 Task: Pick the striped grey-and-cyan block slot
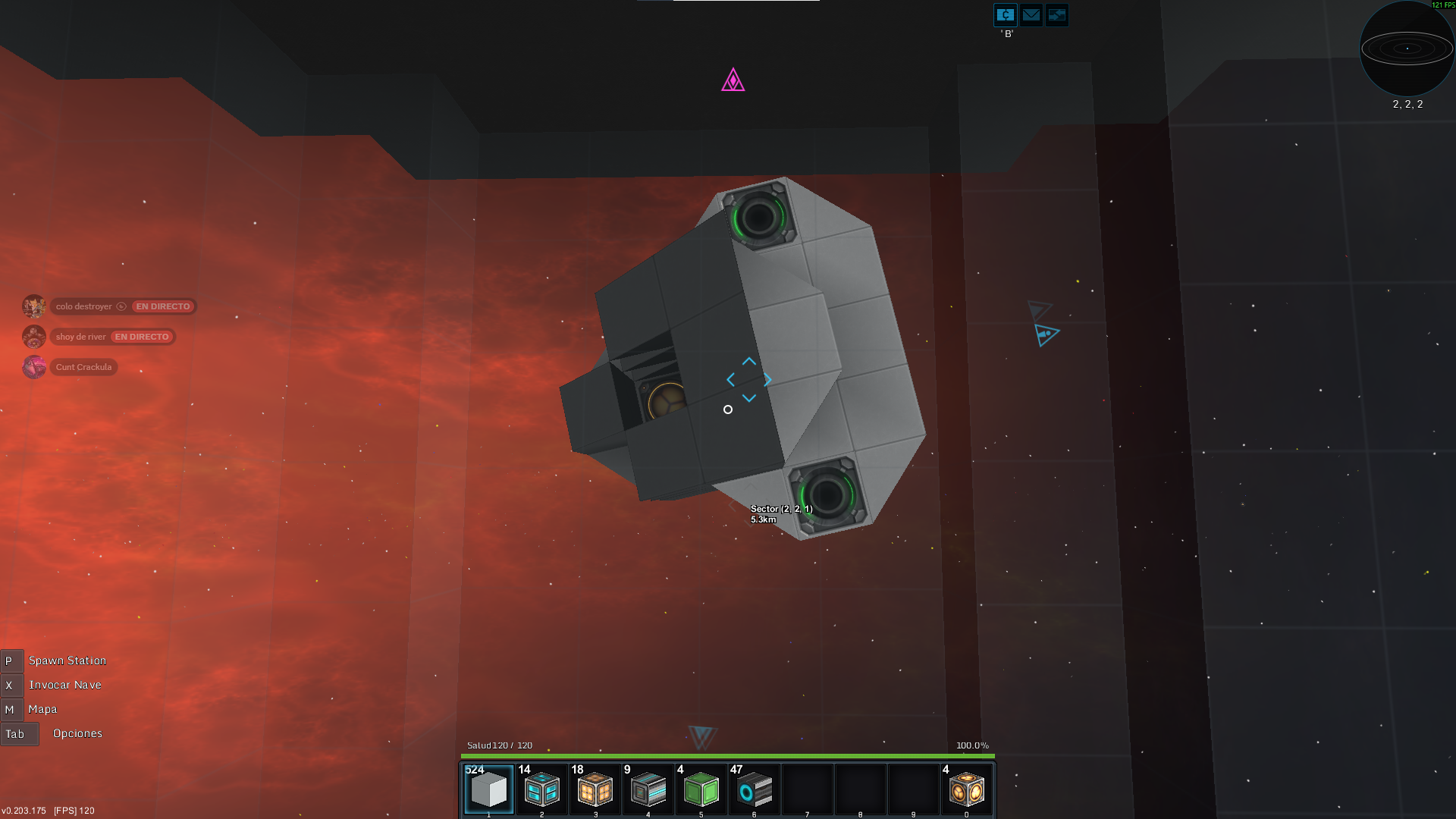click(648, 790)
